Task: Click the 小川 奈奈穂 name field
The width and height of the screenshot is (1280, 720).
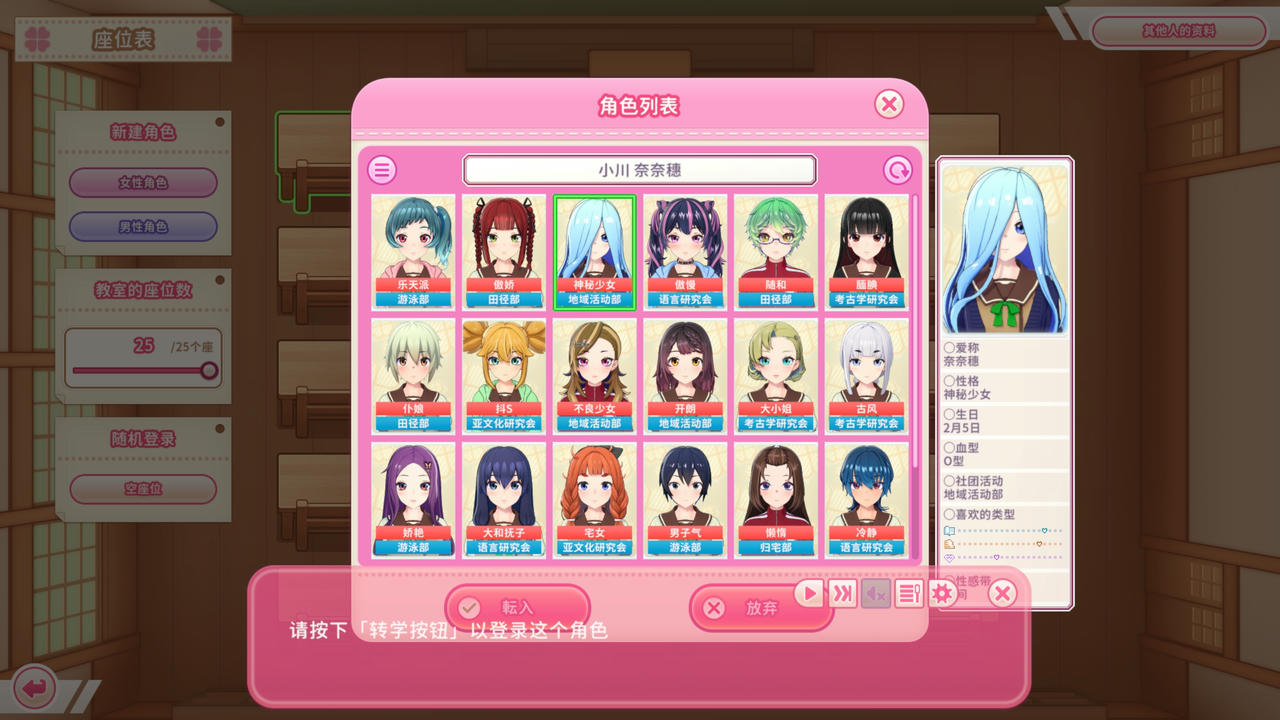Action: coord(640,169)
